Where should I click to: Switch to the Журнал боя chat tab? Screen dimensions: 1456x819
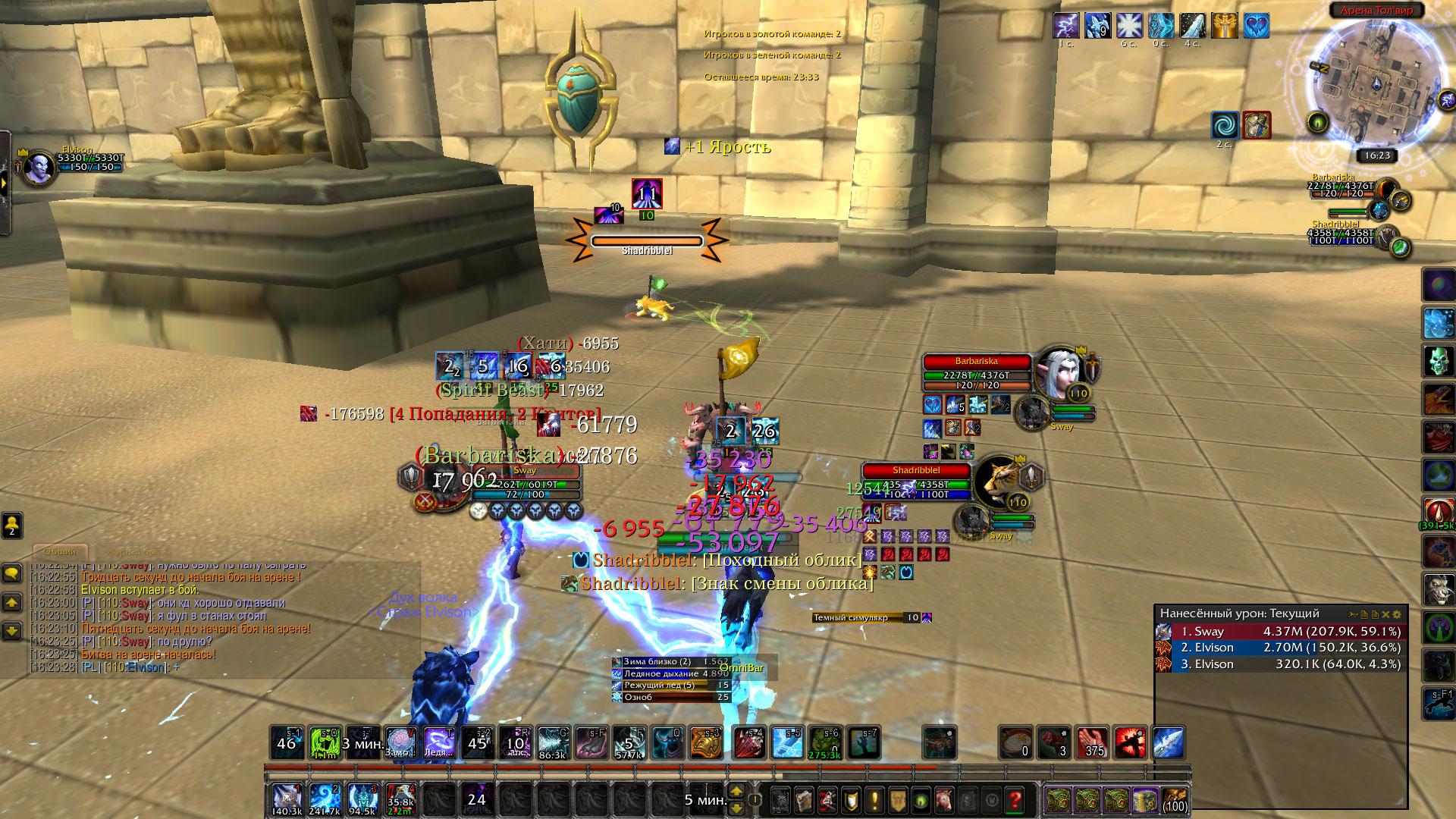click(x=133, y=552)
